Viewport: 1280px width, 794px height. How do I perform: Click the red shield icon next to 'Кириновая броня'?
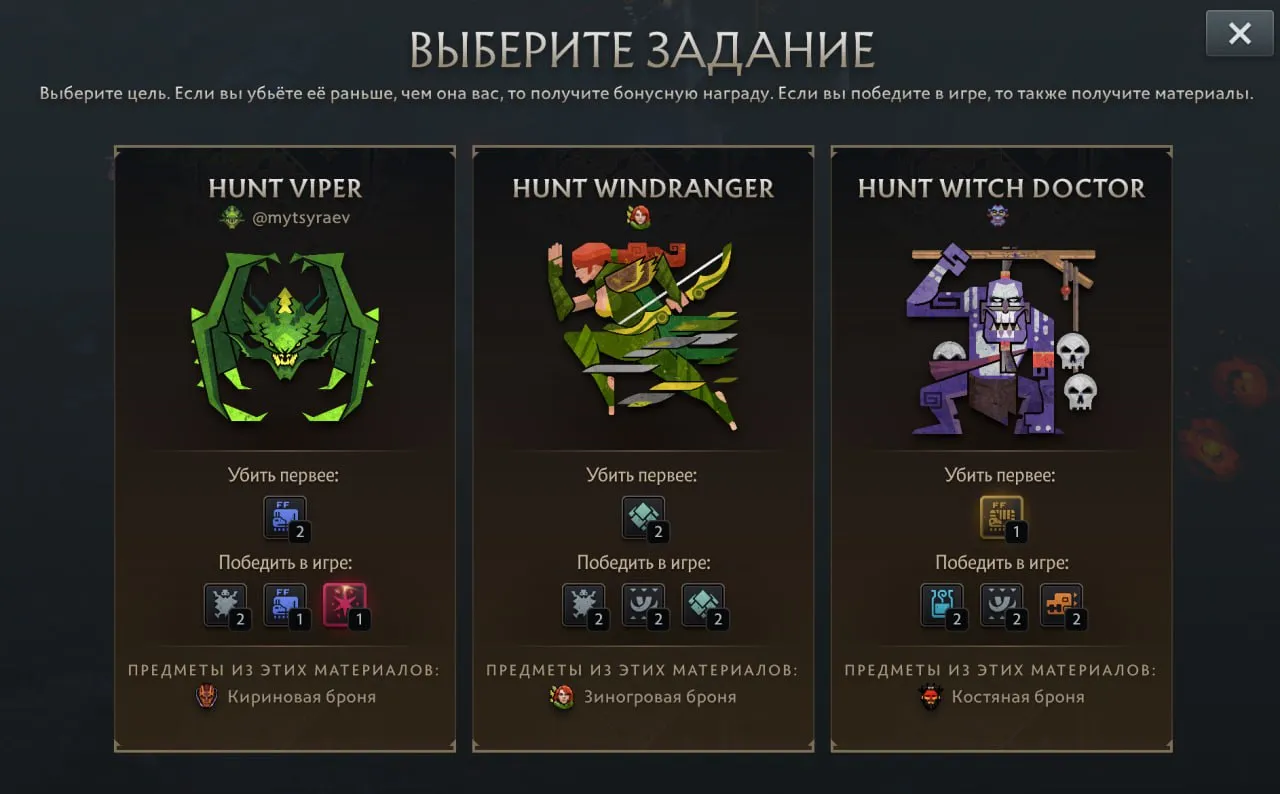pos(205,697)
